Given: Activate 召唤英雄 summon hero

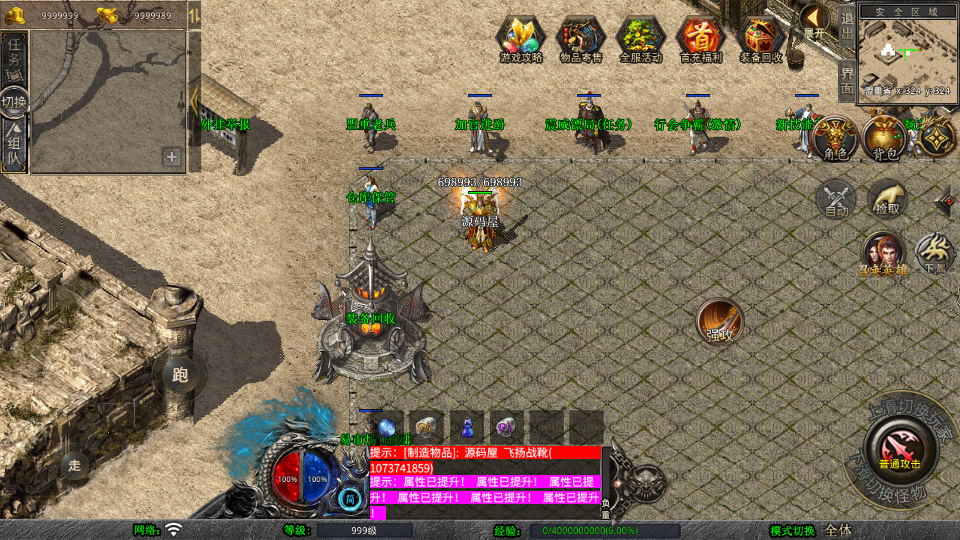Looking at the screenshot, I should (883, 254).
